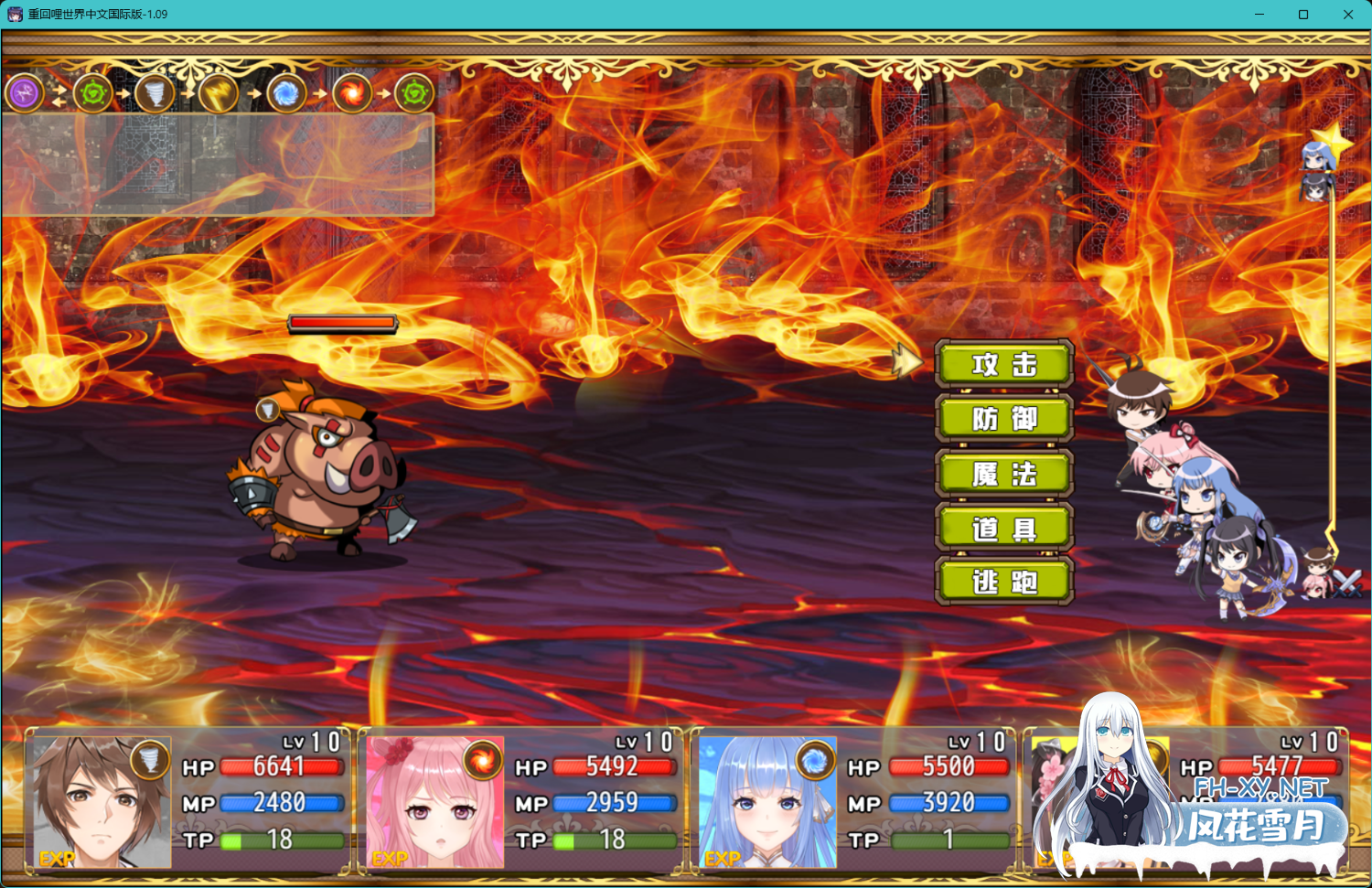Click the lightning bolt element icon
The height and width of the screenshot is (888, 1372).
pyautogui.click(x=220, y=93)
